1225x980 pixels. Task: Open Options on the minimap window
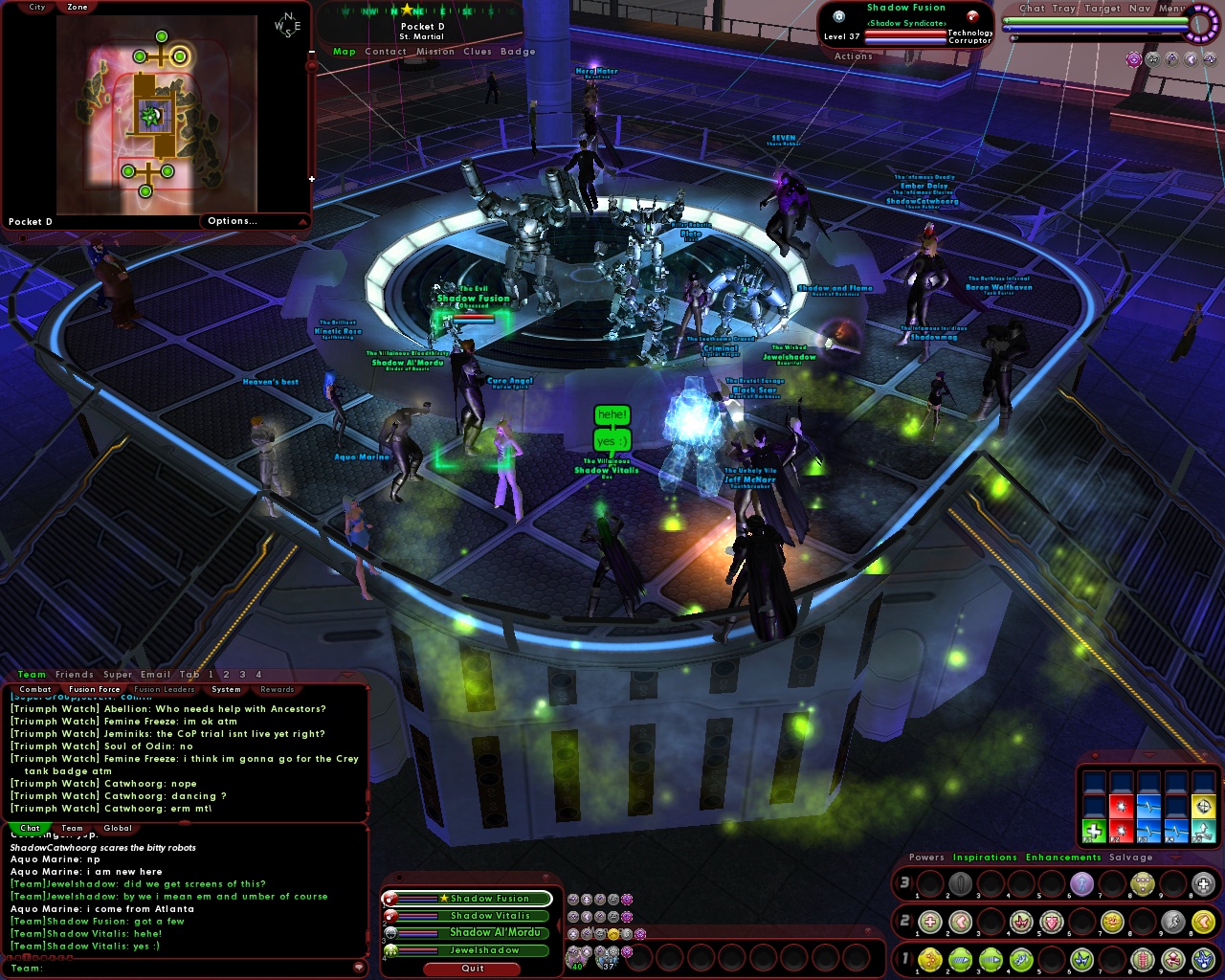(x=233, y=220)
